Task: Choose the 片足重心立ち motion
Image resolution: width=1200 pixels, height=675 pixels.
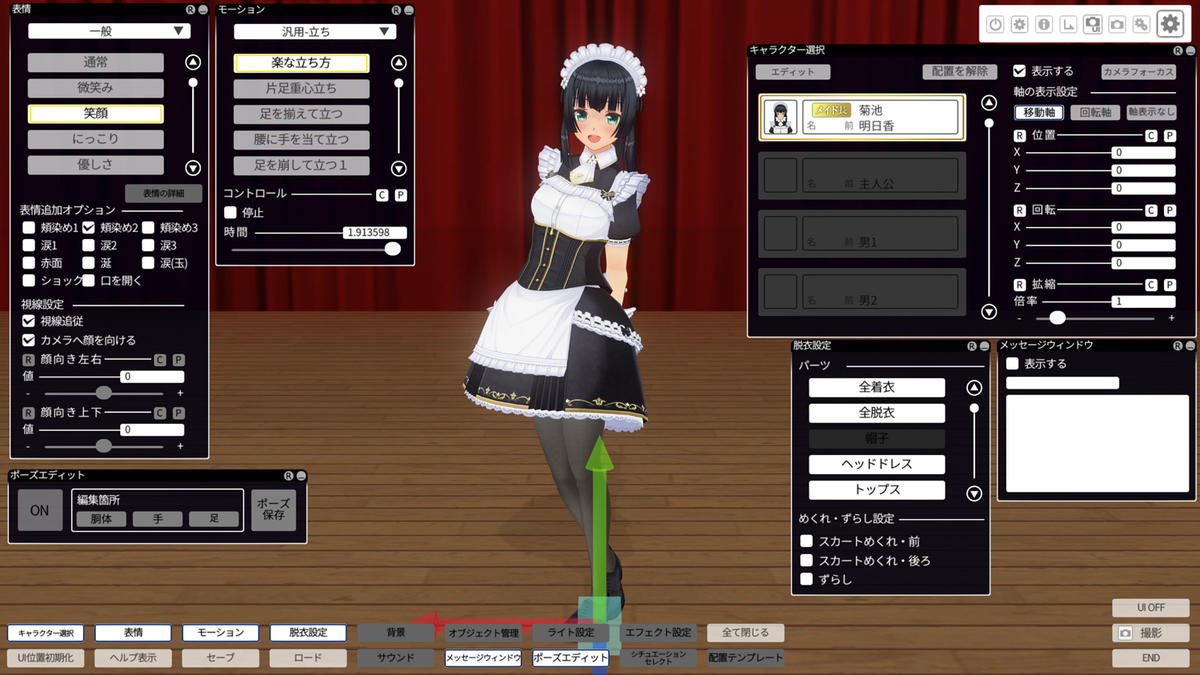Action: 301,88
